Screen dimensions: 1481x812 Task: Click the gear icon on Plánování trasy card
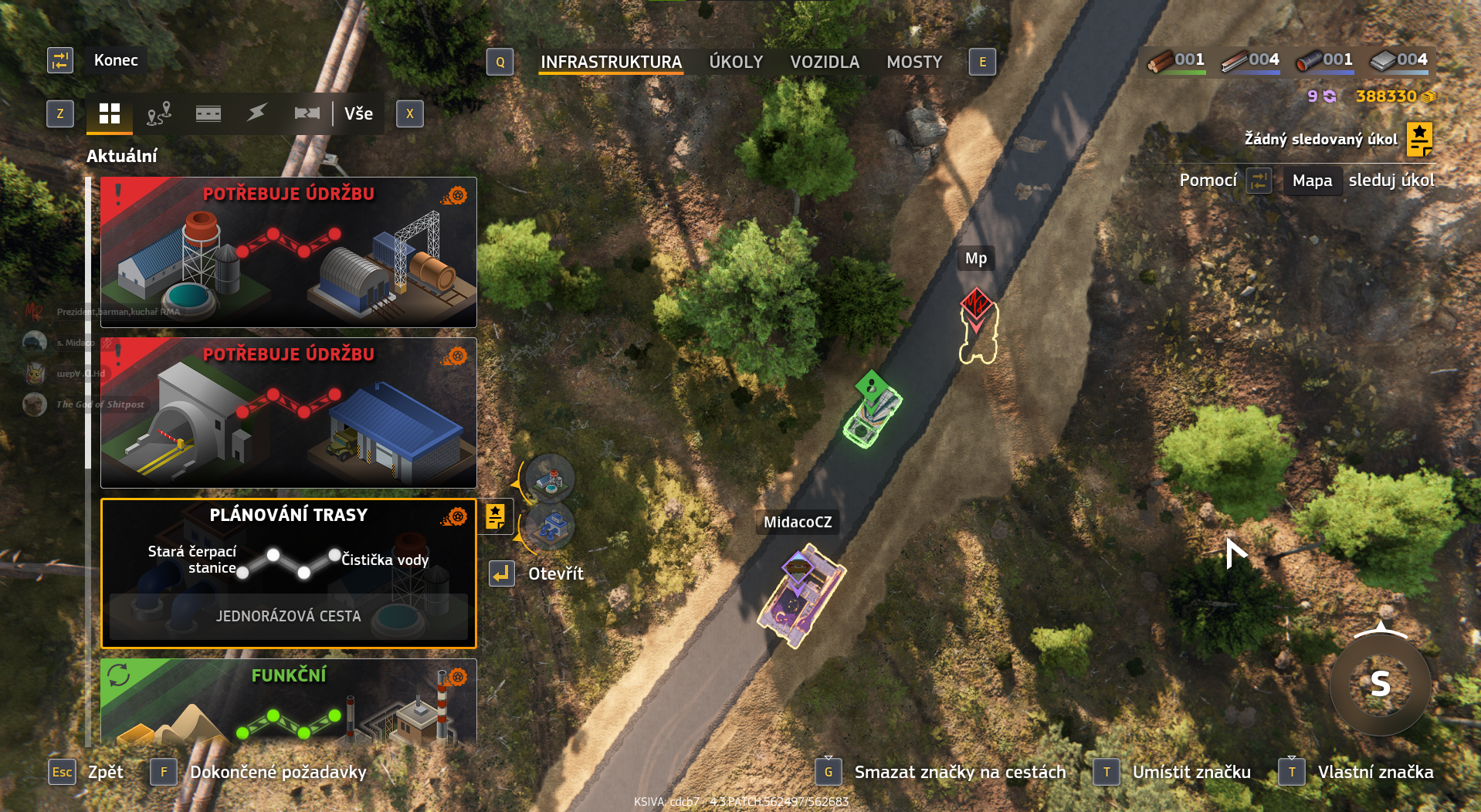[x=456, y=516]
